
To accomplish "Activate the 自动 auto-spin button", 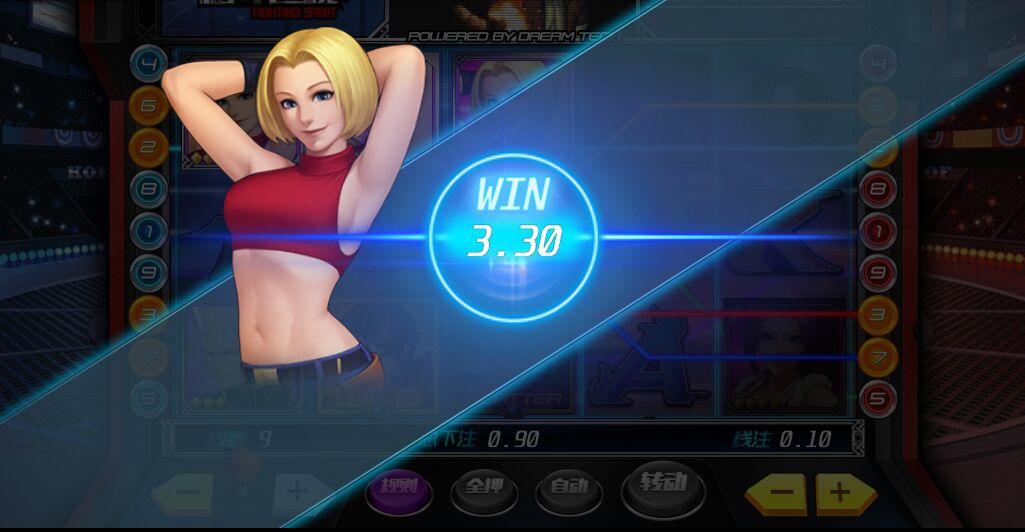I will click(x=567, y=489).
